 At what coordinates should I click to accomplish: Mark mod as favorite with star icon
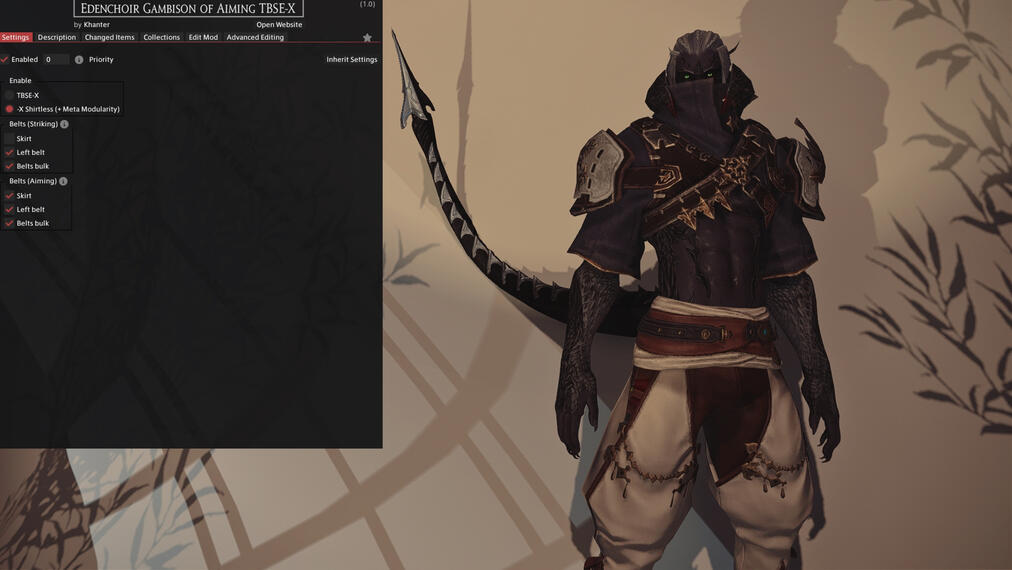click(x=367, y=38)
